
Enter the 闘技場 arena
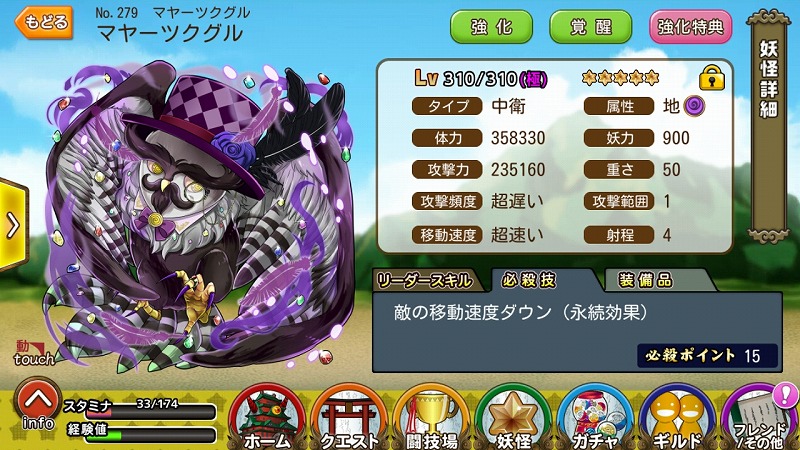[432, 415]
